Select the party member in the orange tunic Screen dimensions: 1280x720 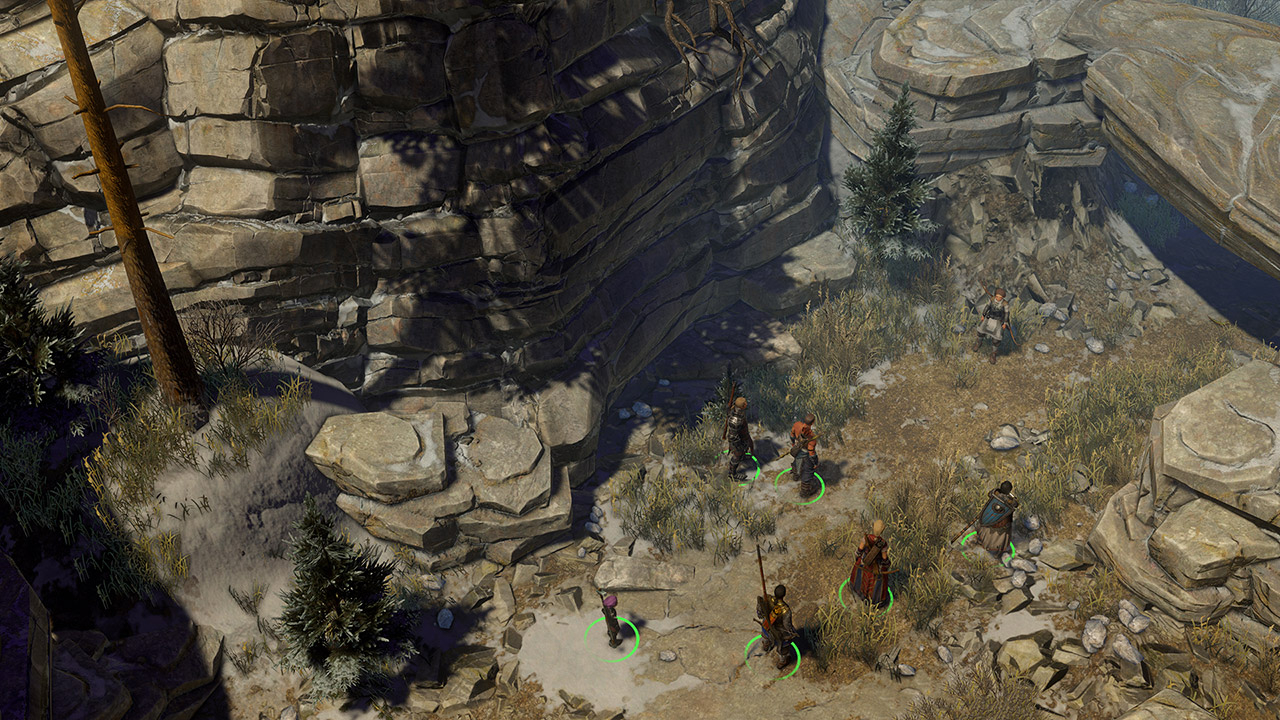(x=804, y=457)
